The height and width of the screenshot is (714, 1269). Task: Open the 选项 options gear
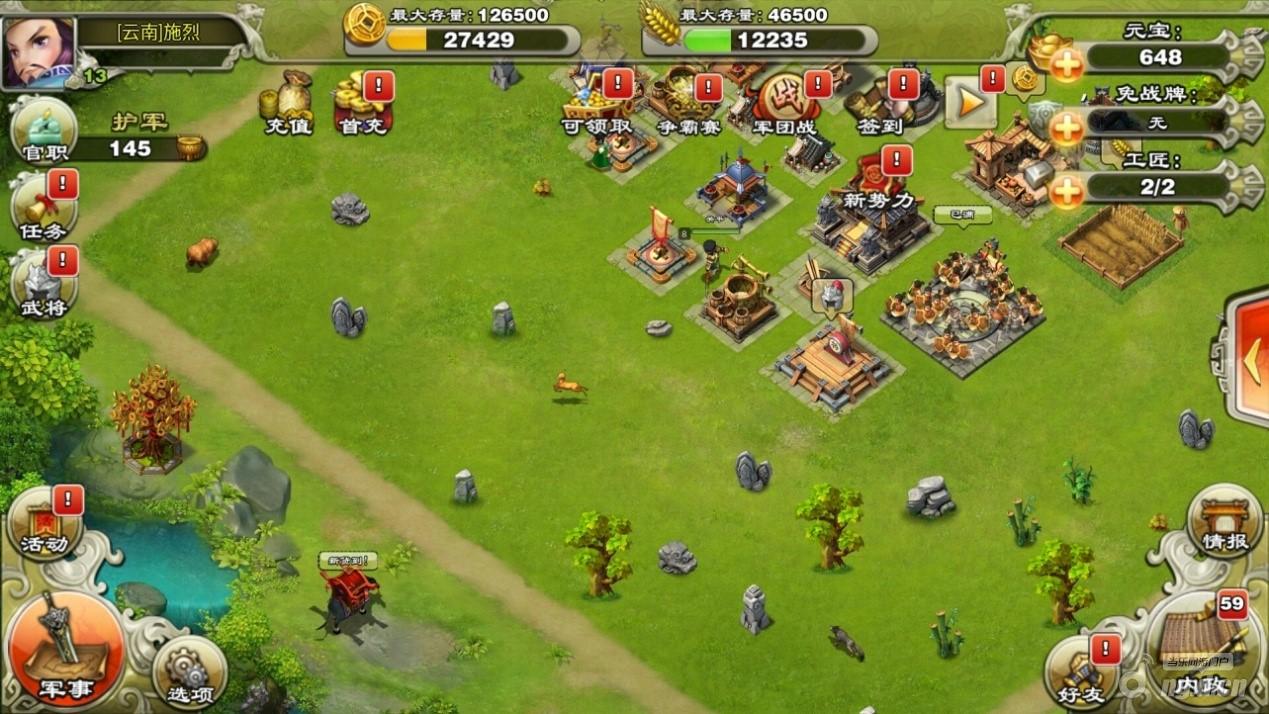188,670
